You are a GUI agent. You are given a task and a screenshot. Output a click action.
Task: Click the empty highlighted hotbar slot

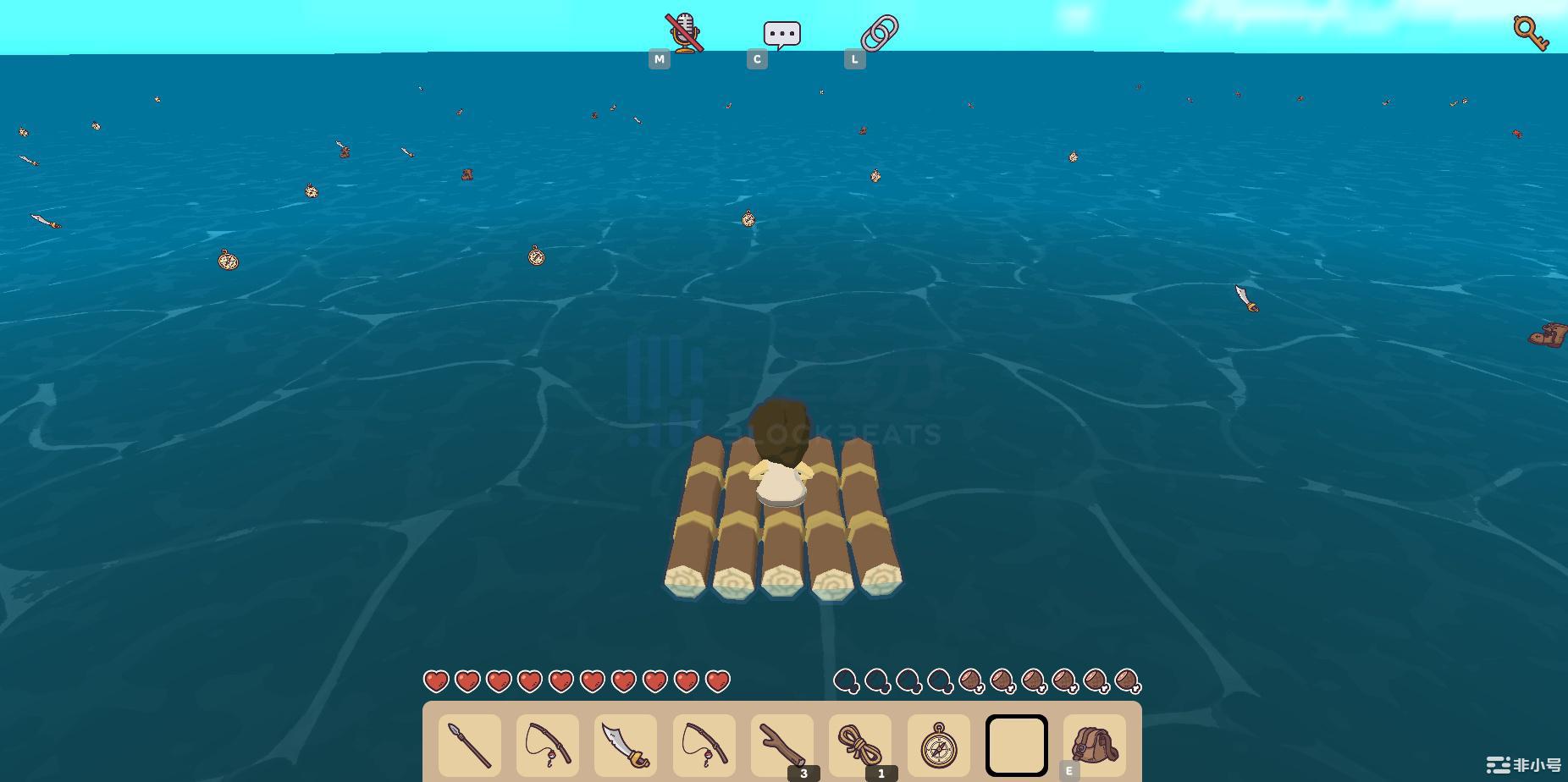pyautogui.click(x=1016, y=745)
